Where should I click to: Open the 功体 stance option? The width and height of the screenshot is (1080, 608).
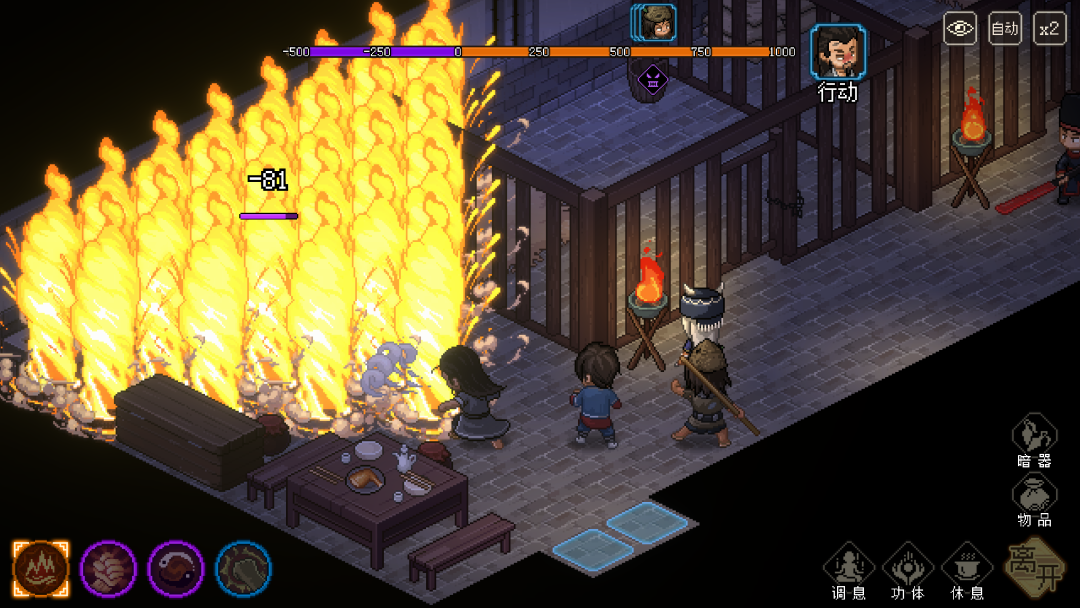tap(908, 567)
